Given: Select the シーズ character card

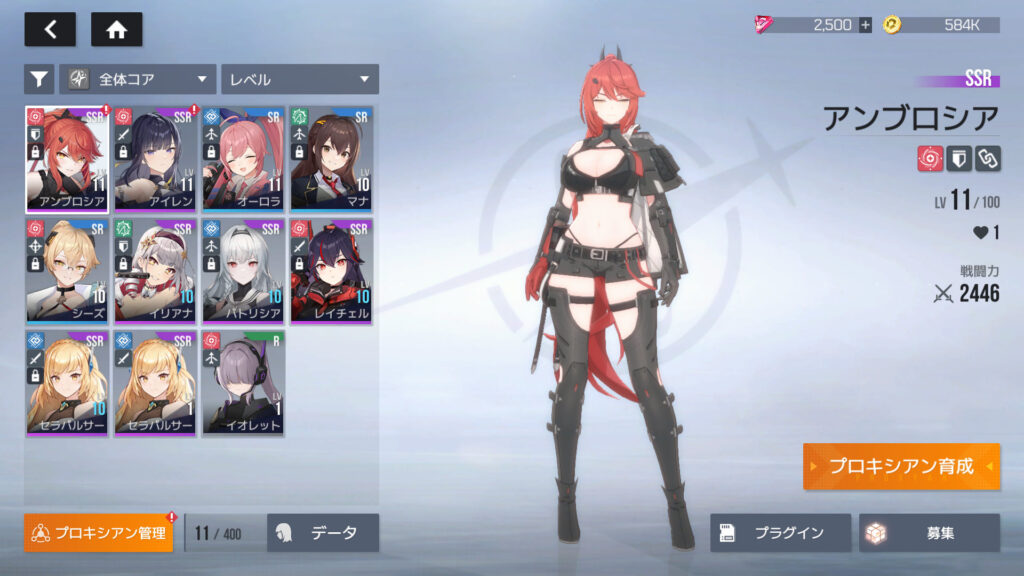Looking at the screenshot, I should pyautogui.click(x=68, y=271).
